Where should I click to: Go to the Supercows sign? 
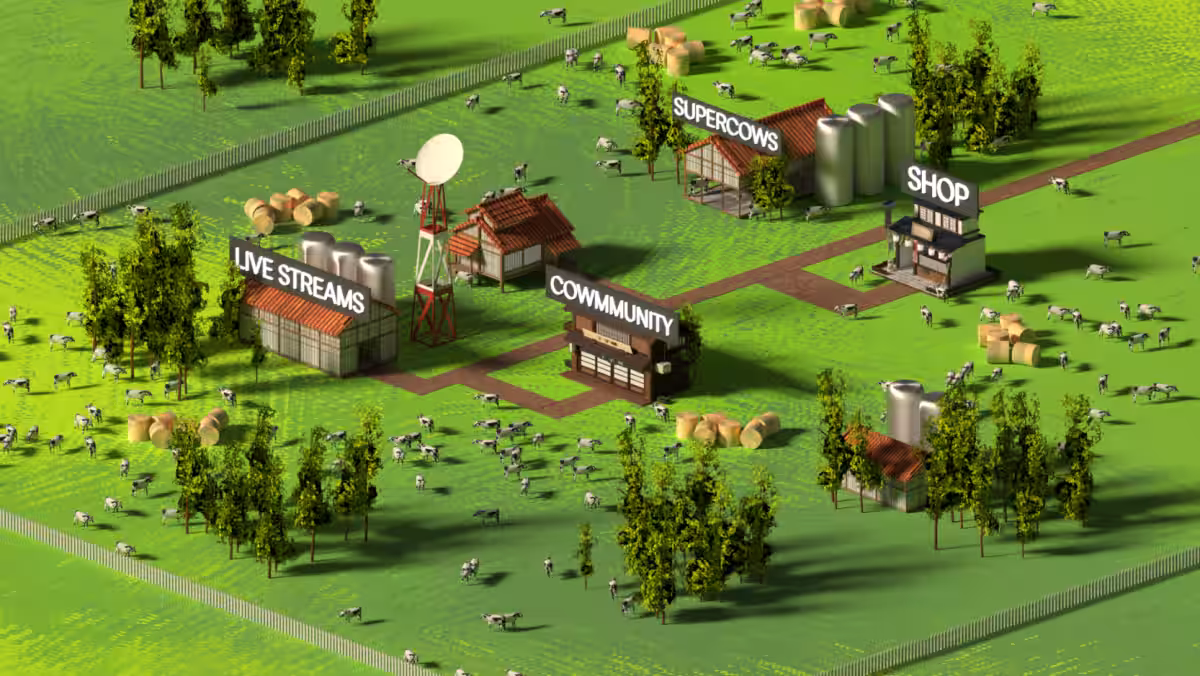pyautogui.click(x=726, y=123)
